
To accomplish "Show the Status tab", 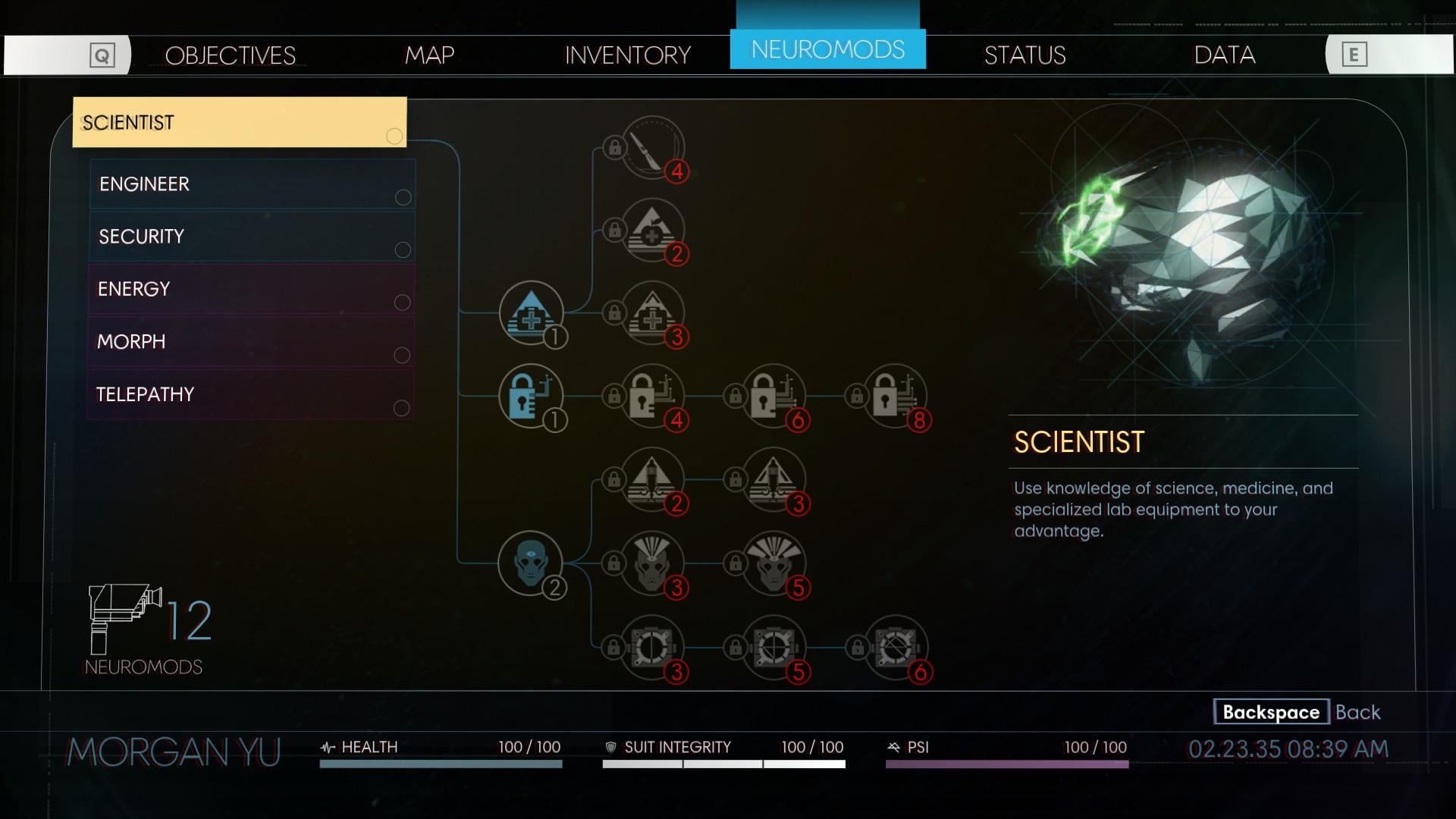I will tap(1025, 55).
